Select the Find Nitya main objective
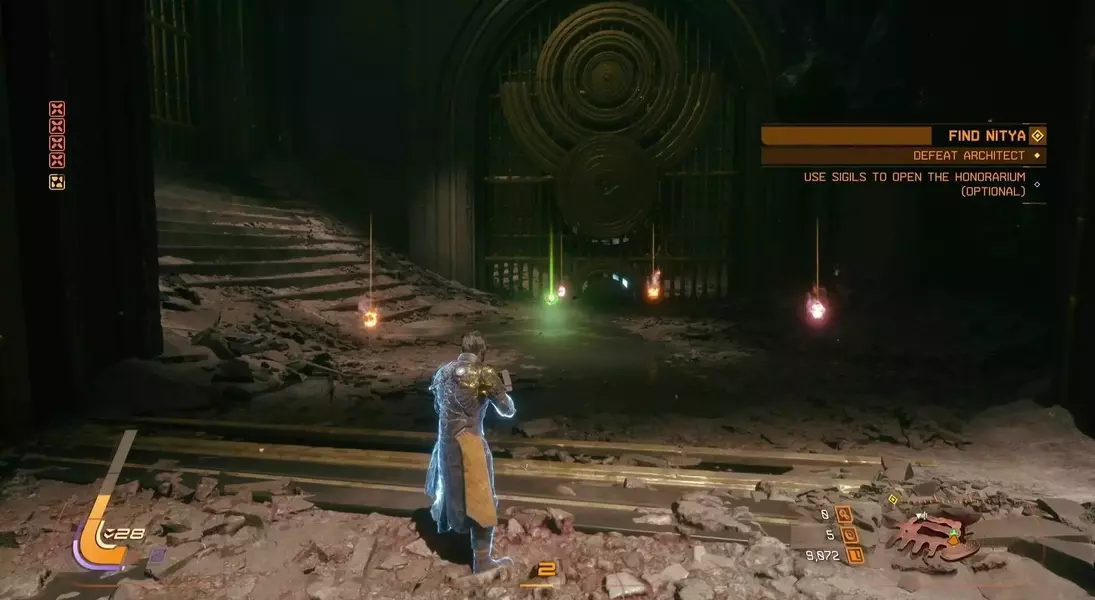Image resolution: width=1095 pixels, height=600 pixels. [x=980, y=135]
